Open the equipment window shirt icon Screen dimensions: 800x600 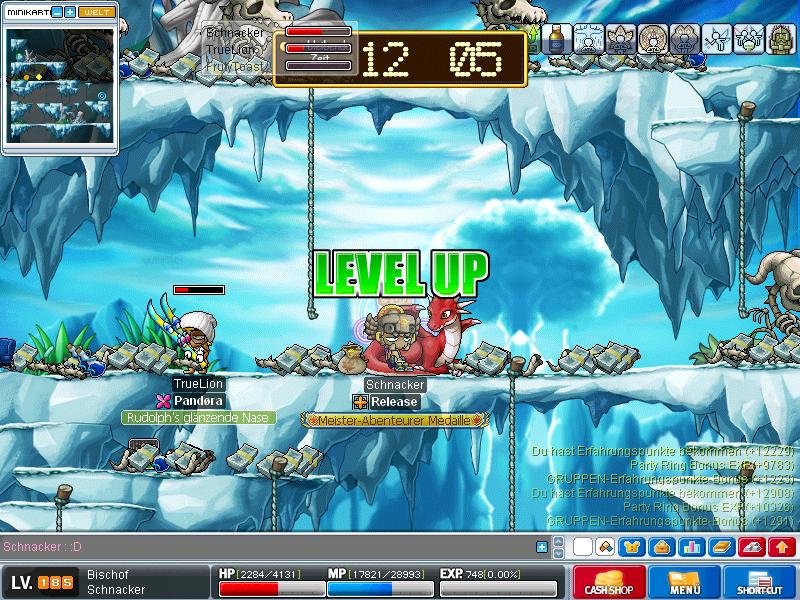[632, 547]
